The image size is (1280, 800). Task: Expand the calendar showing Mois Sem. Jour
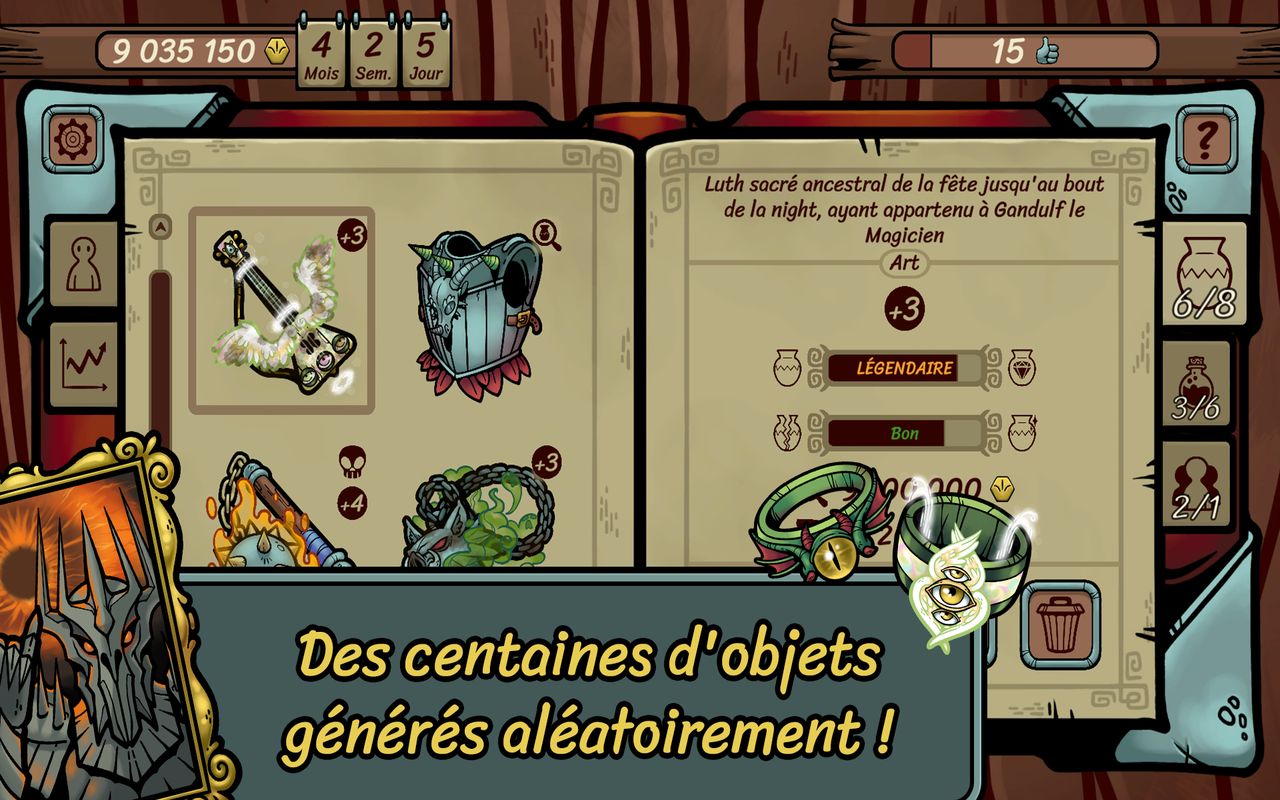373,50
